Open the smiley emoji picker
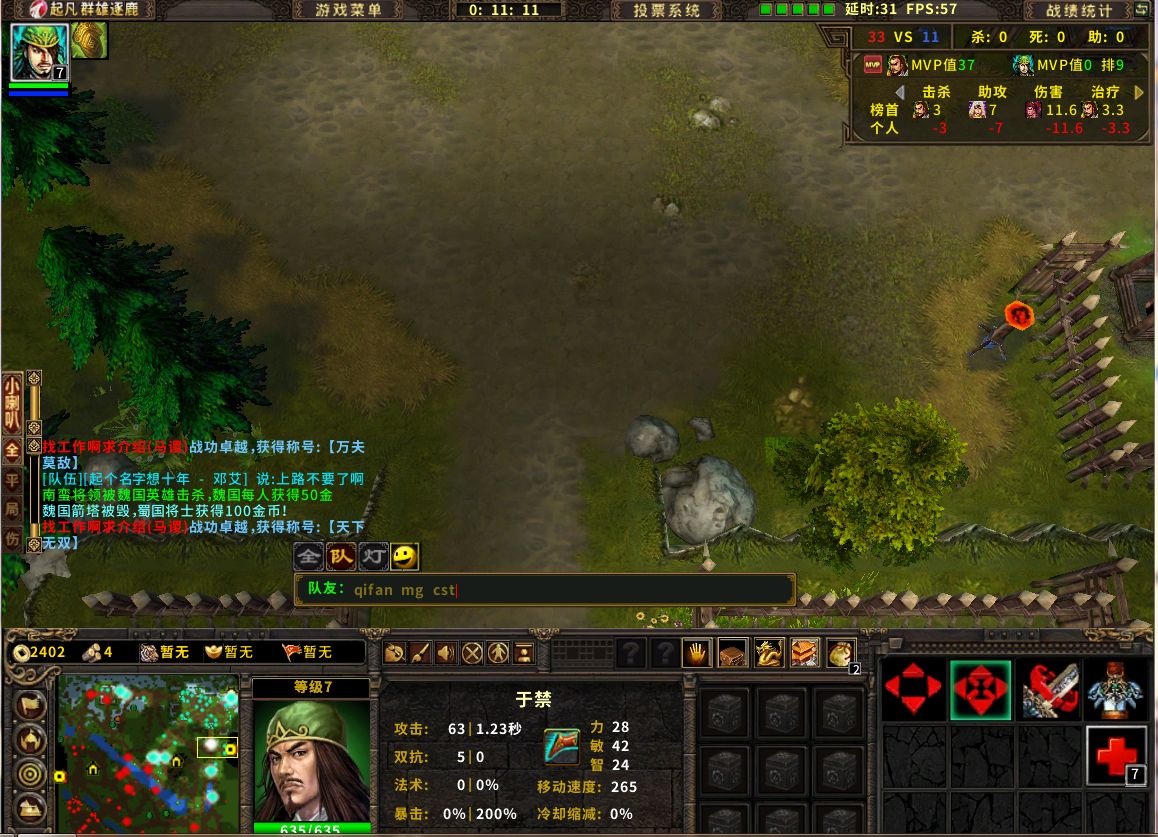Image resolution: width=1158 pixels, height=837 pixels. tap(404, 556)
